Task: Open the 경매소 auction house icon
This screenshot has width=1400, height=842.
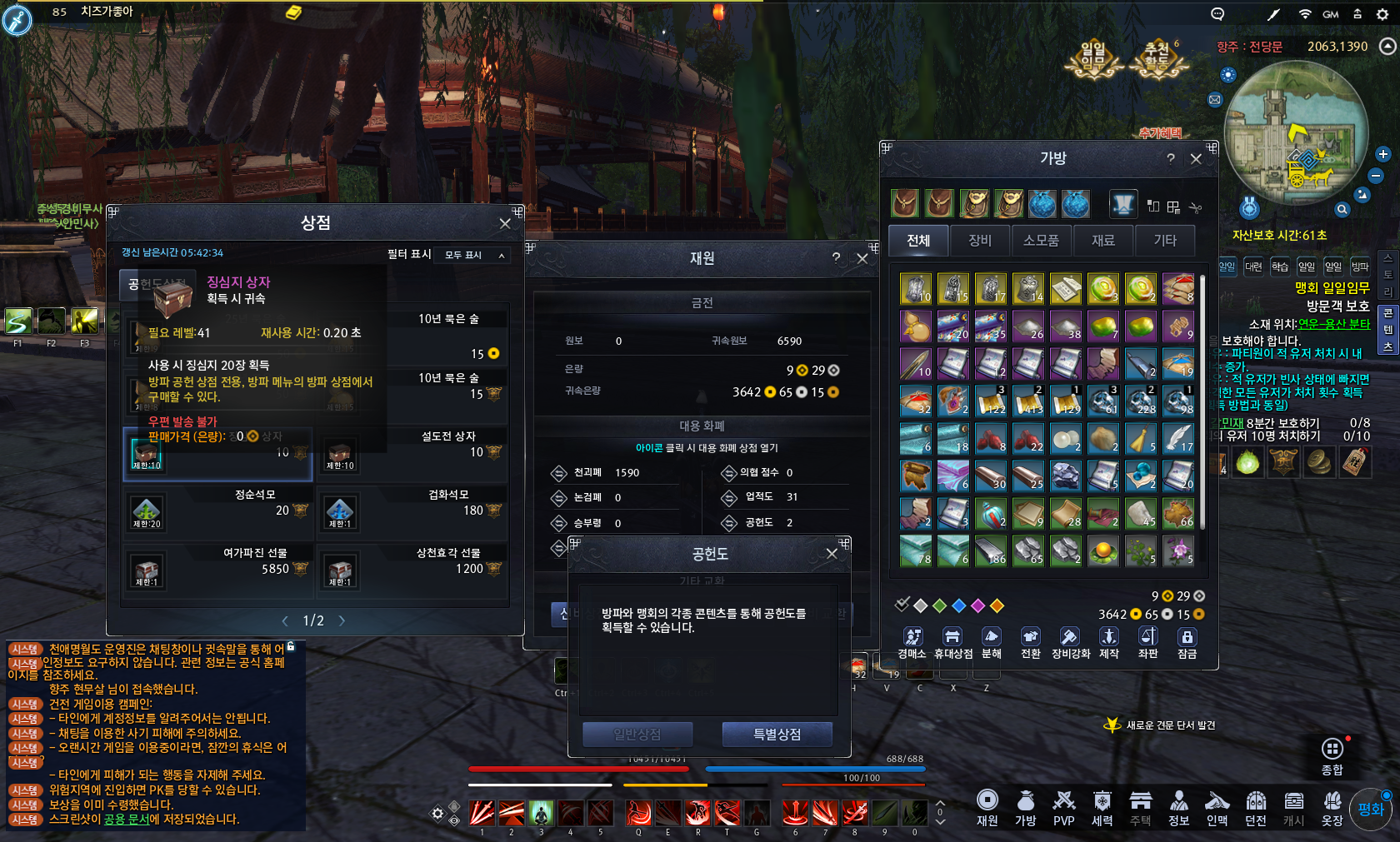Action: (x=914, y=637)
